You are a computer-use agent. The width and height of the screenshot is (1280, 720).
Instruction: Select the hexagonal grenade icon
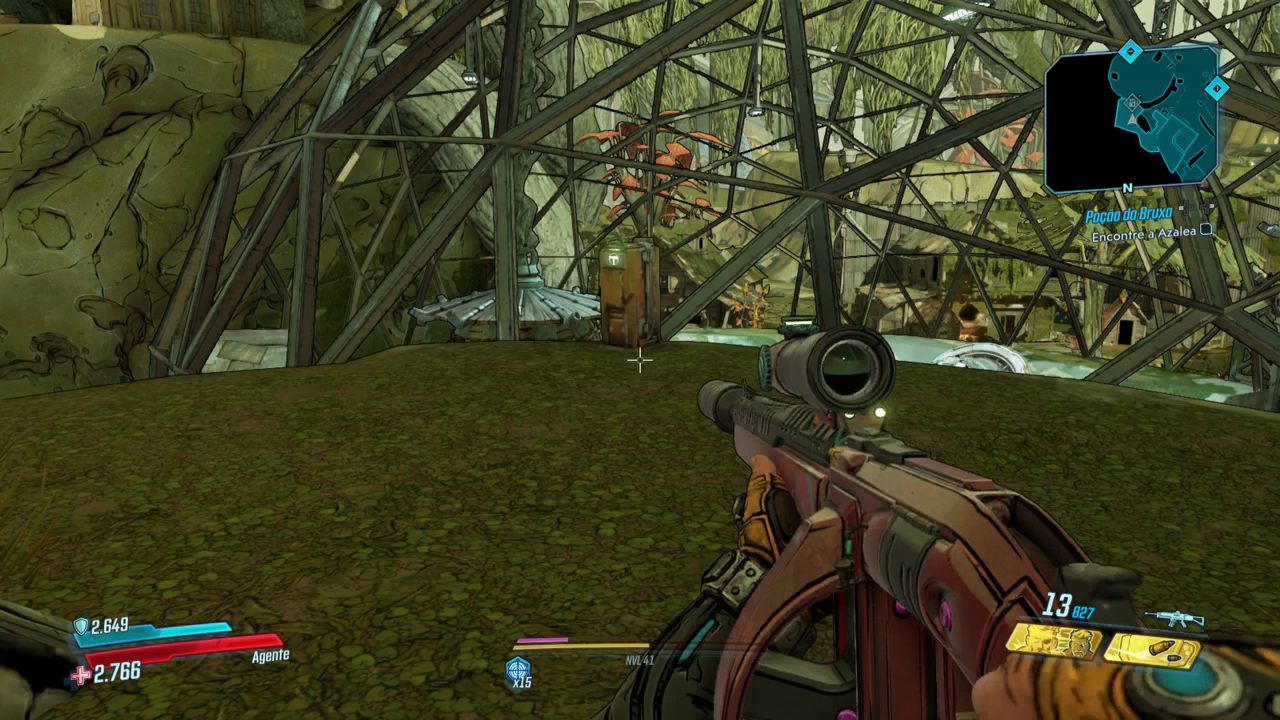518,670
